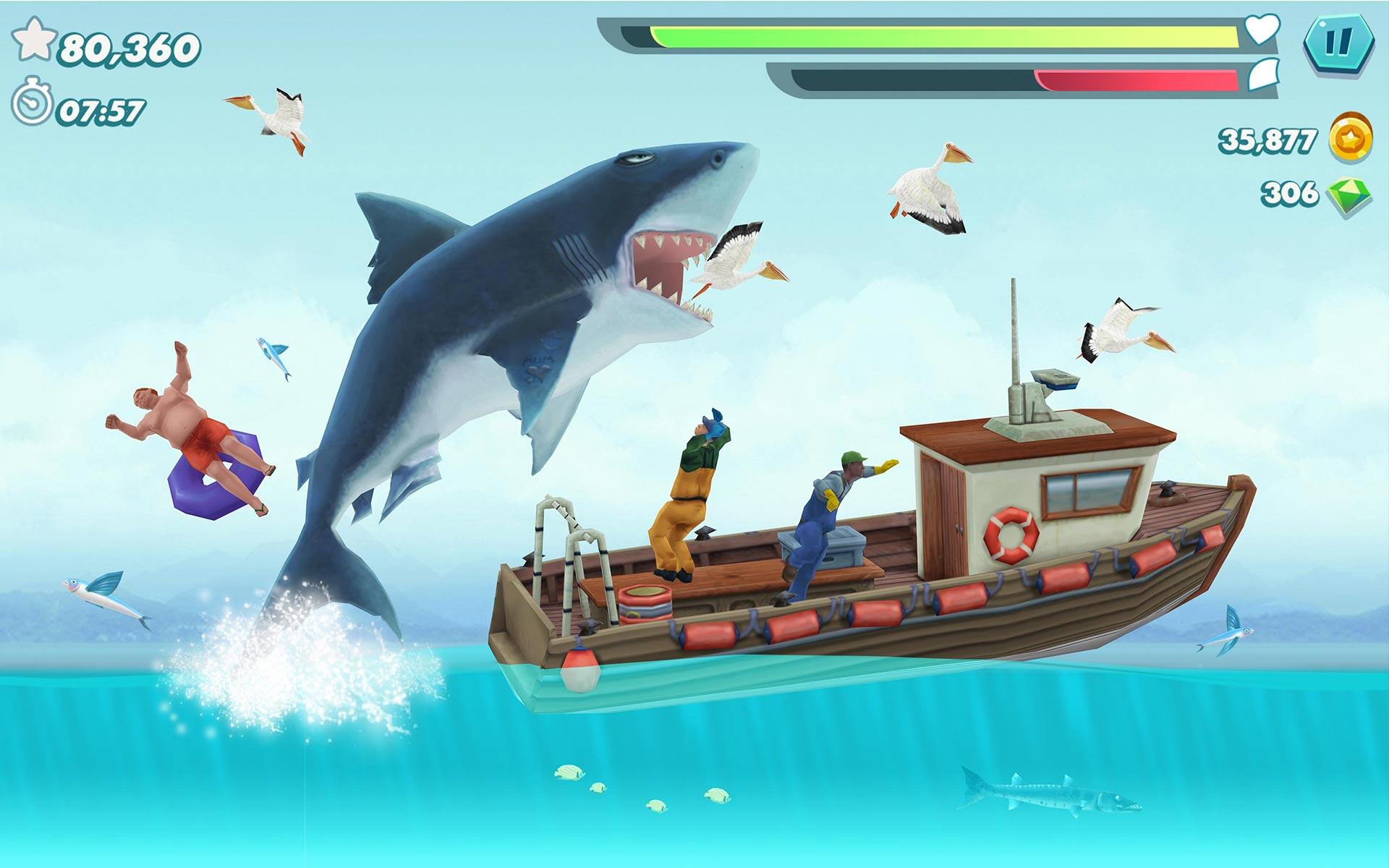Click the gem count showing 306
This screenshot has height=868, width=1389.
pyautogui.click(x=1291, y=193)
